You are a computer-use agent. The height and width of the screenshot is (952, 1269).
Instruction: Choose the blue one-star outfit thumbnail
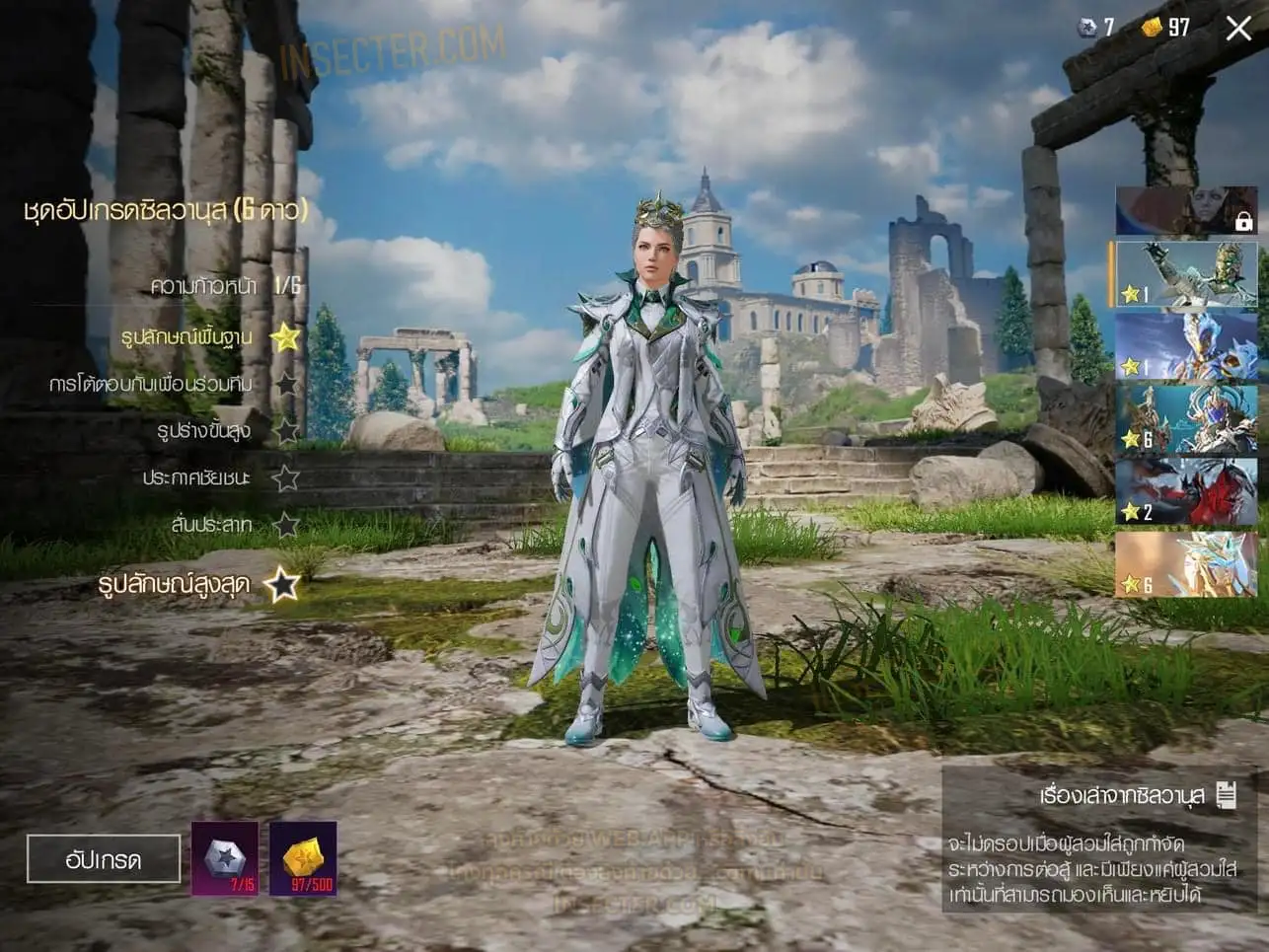click(x=1185, y=346)
